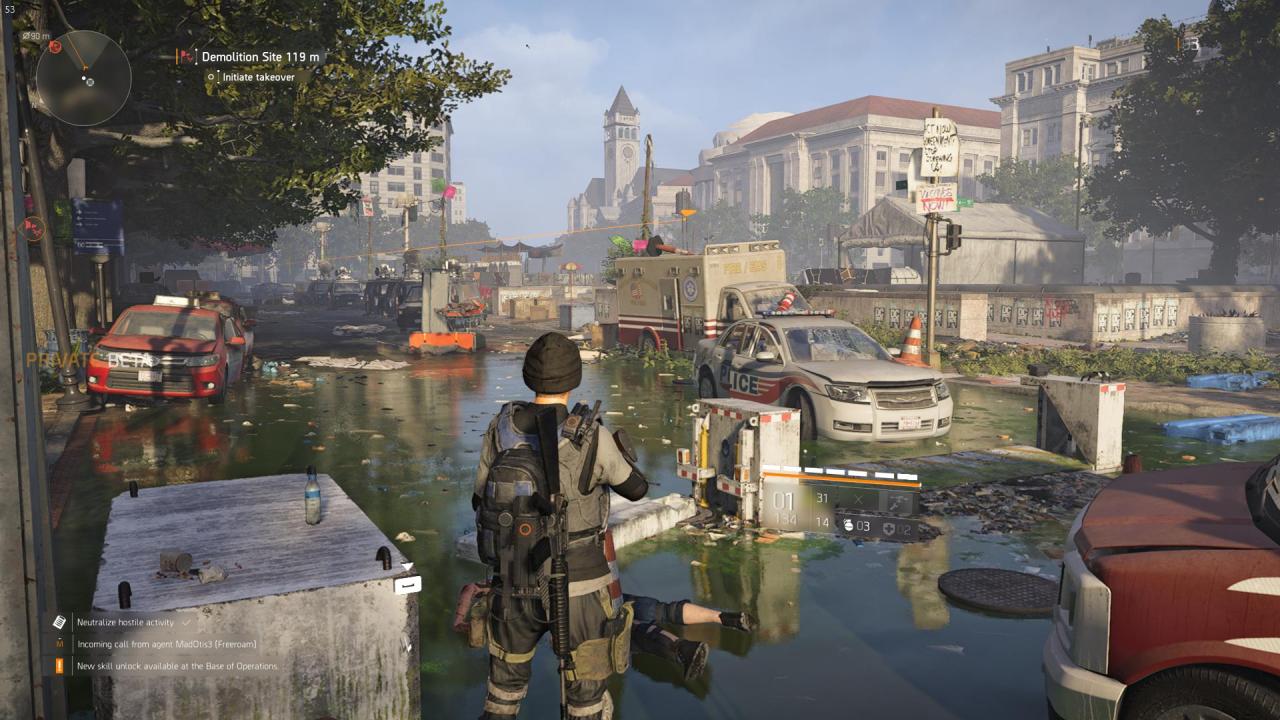Click the Initiate takeover objective step
Image resolution: width=1280 pixels, height=720 pixels.
[x=257, y=77]
